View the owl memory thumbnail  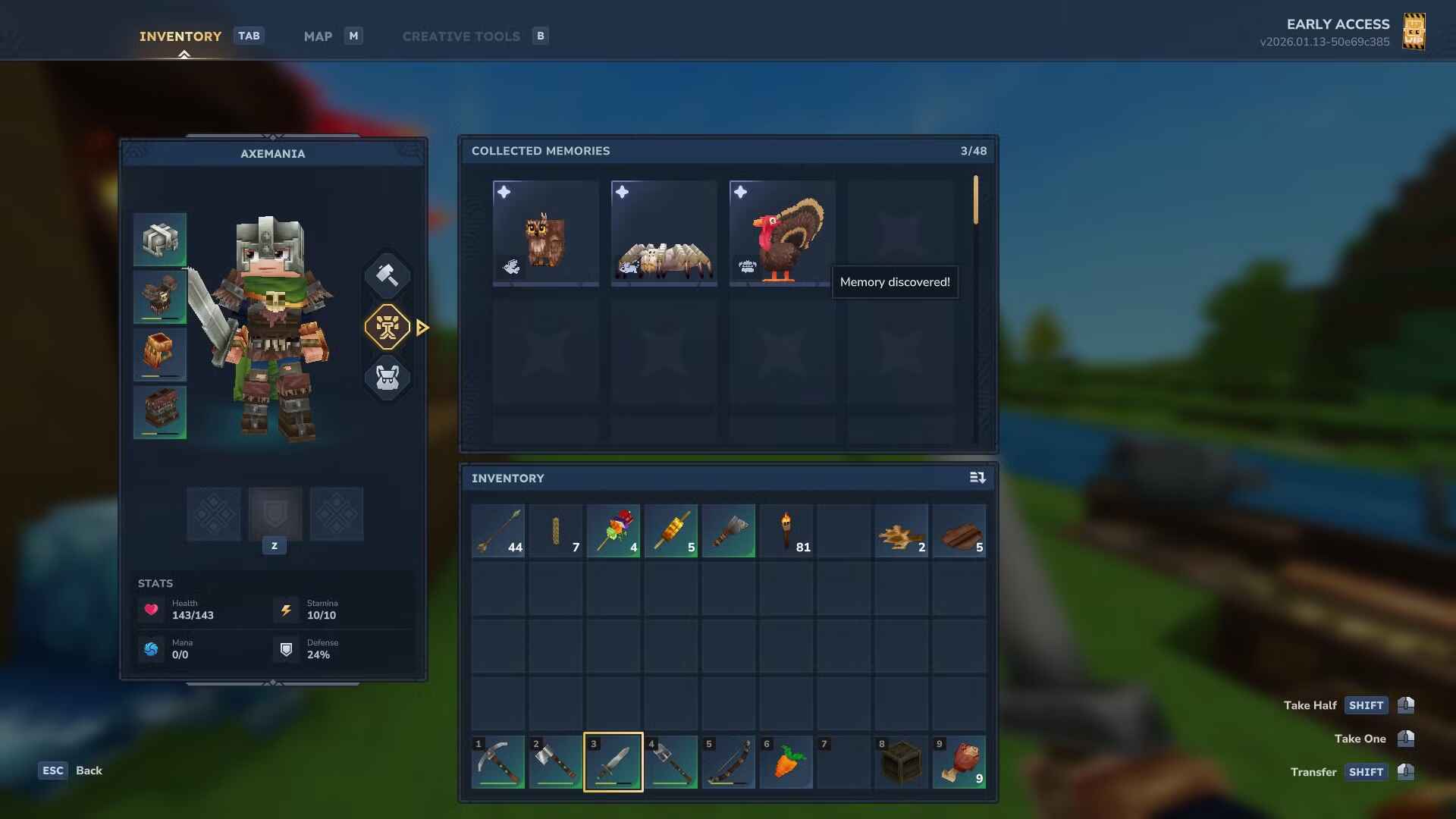tap(545, 233)
